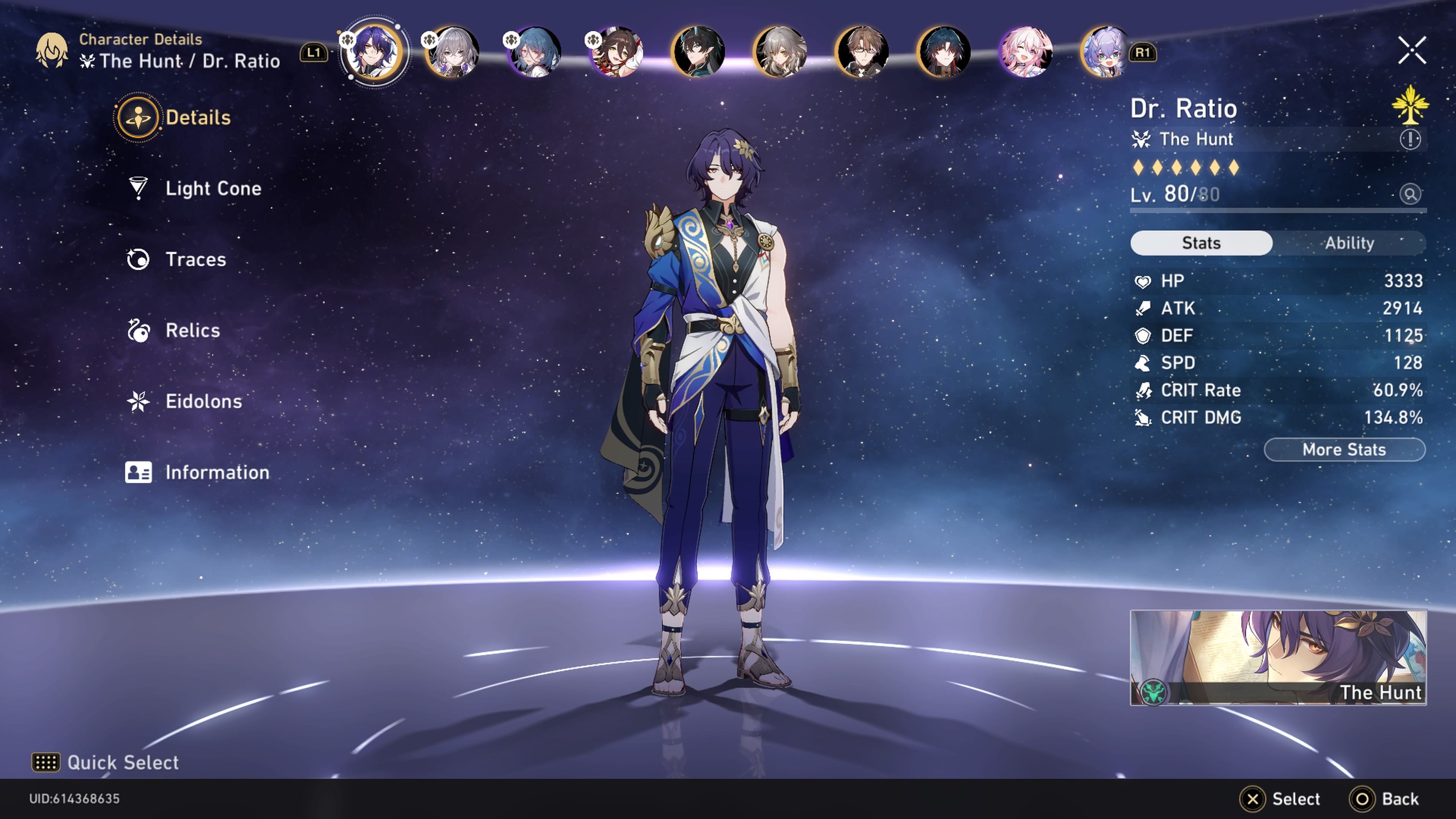The height and width of the screenshot is (819, 1456).
Task: Click the magnifier icon next to the level bar
Action: [1411, 194]
